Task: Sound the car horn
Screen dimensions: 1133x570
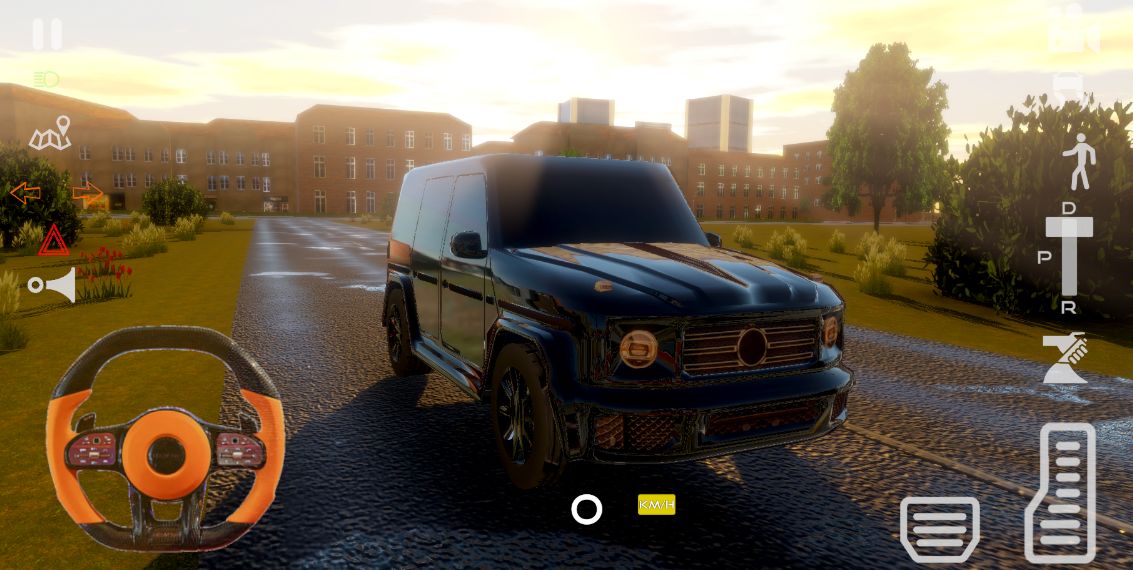Action: click(x=53, y=286)
